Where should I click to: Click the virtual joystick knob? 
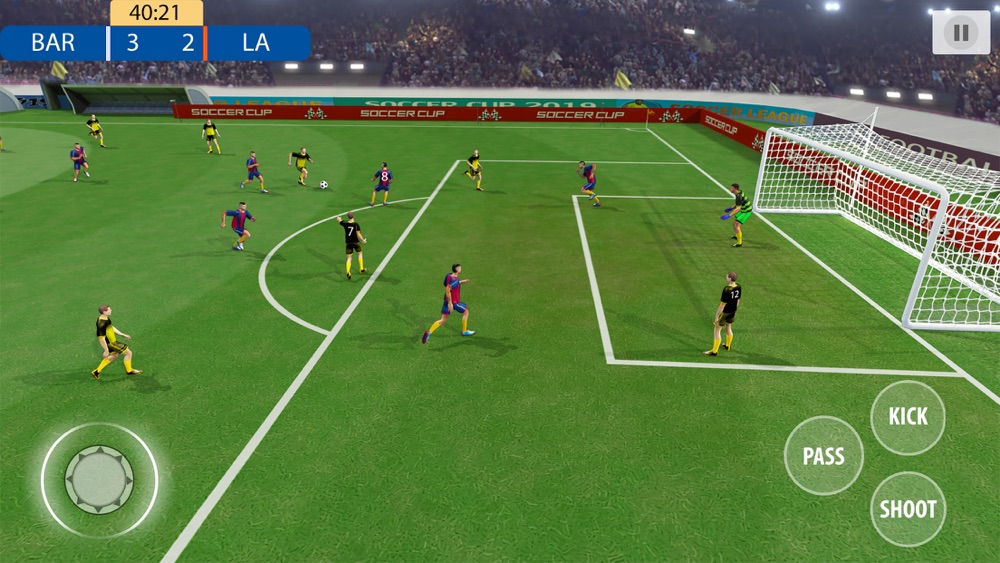(99, 480)
